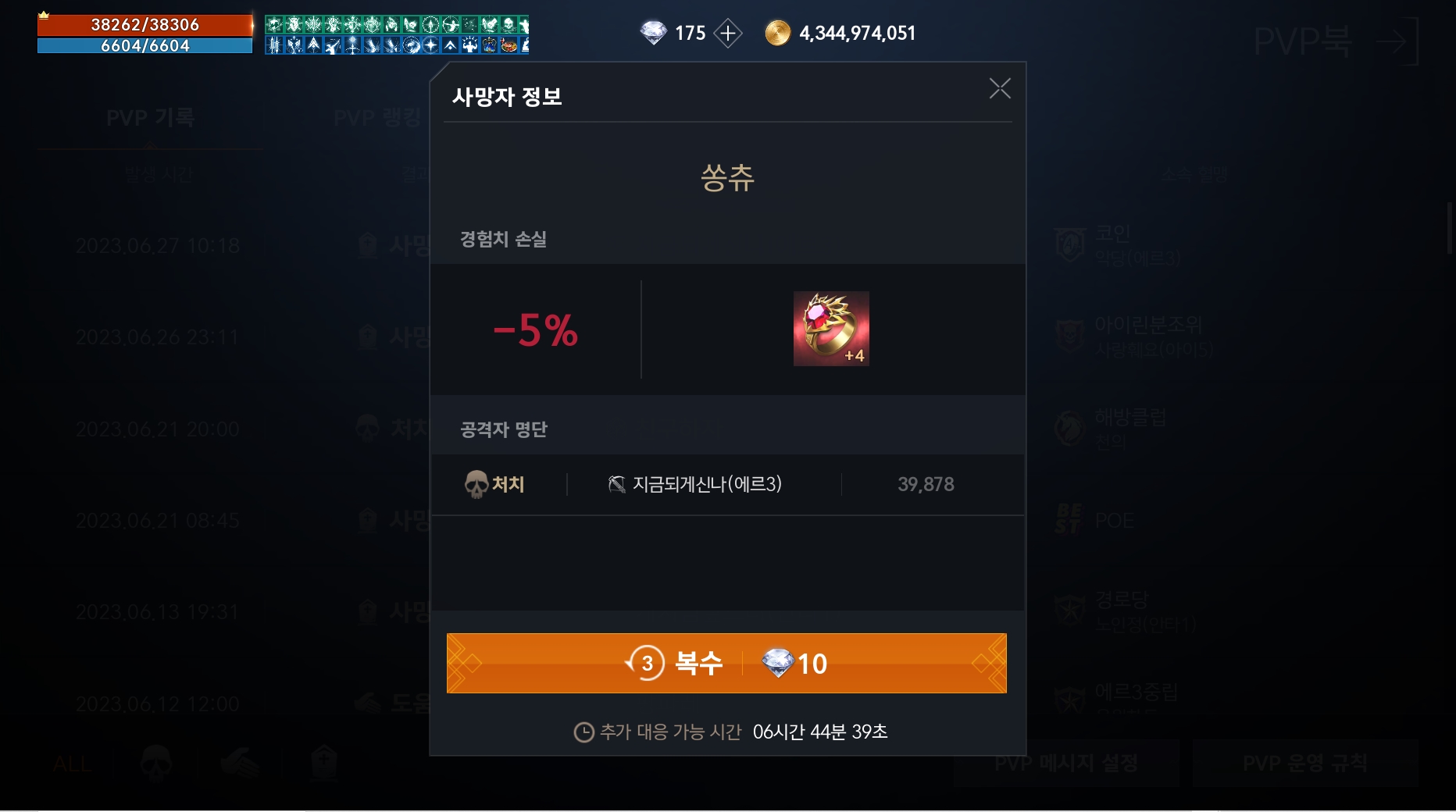Select the skull kill filter icon
The image size is (1456, 812).
pyautogui.click(x=154, y=763)
